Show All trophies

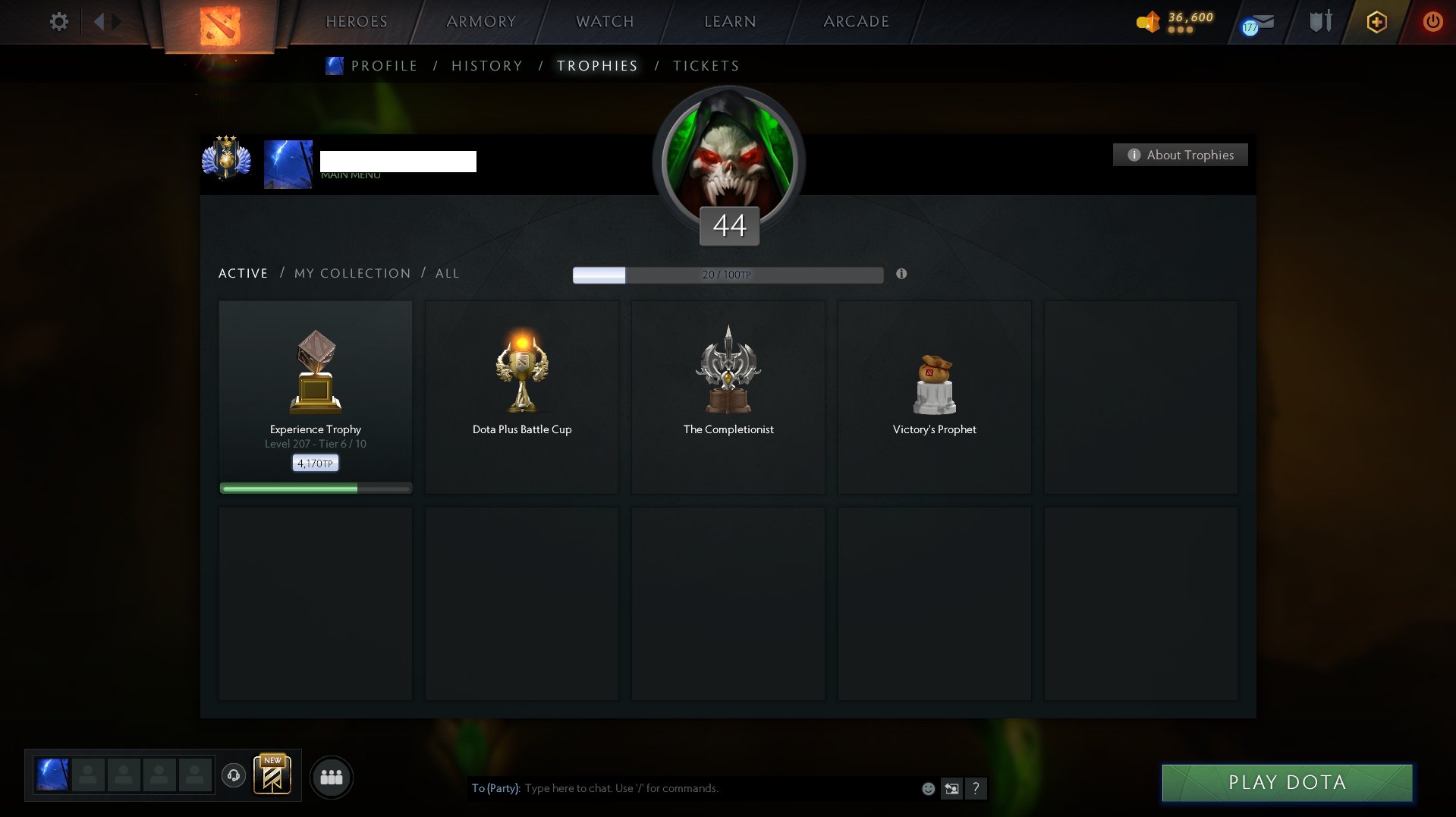point(447,273)
